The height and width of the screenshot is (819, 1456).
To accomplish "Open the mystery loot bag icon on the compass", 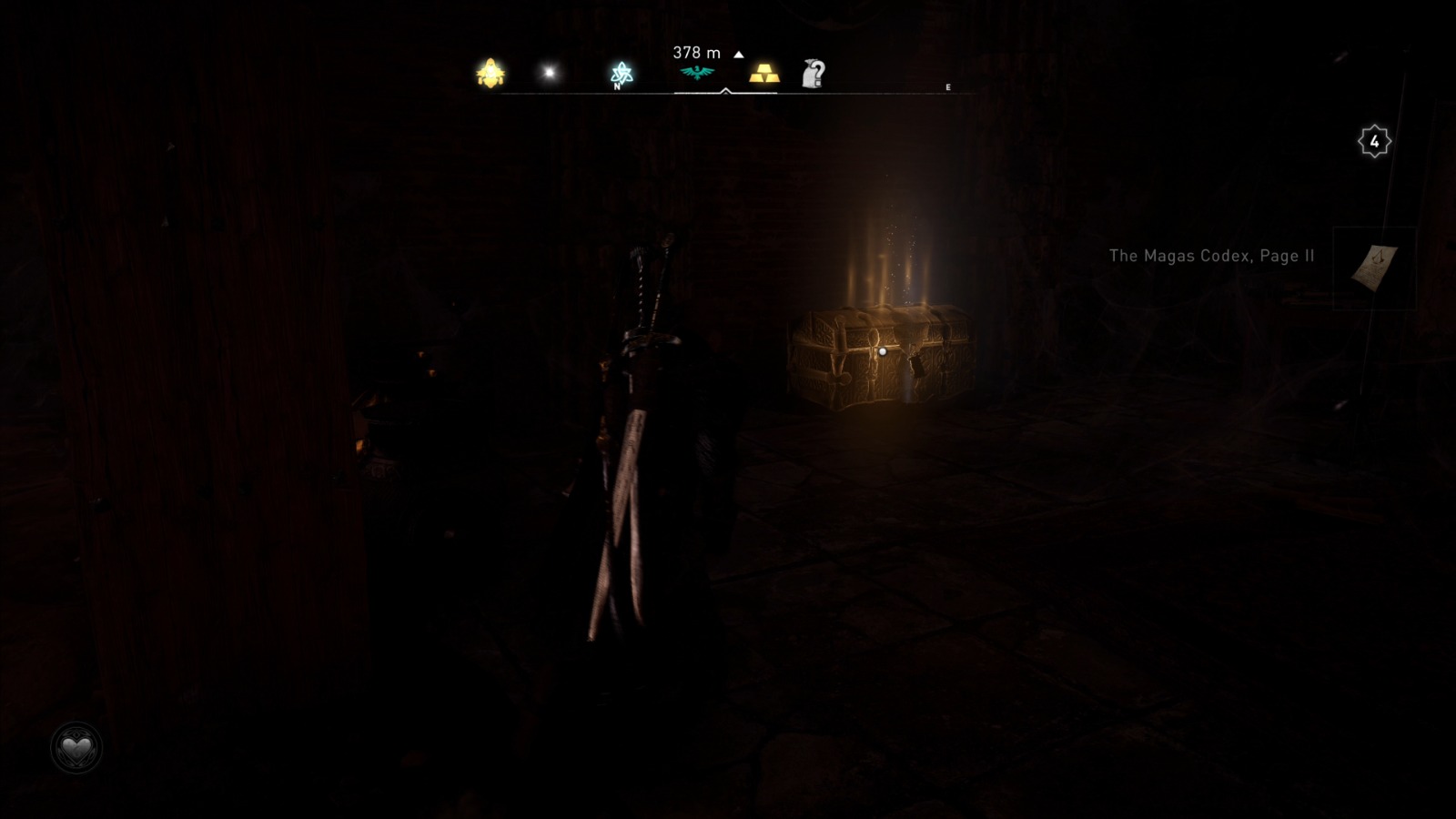I will (814, 73).
